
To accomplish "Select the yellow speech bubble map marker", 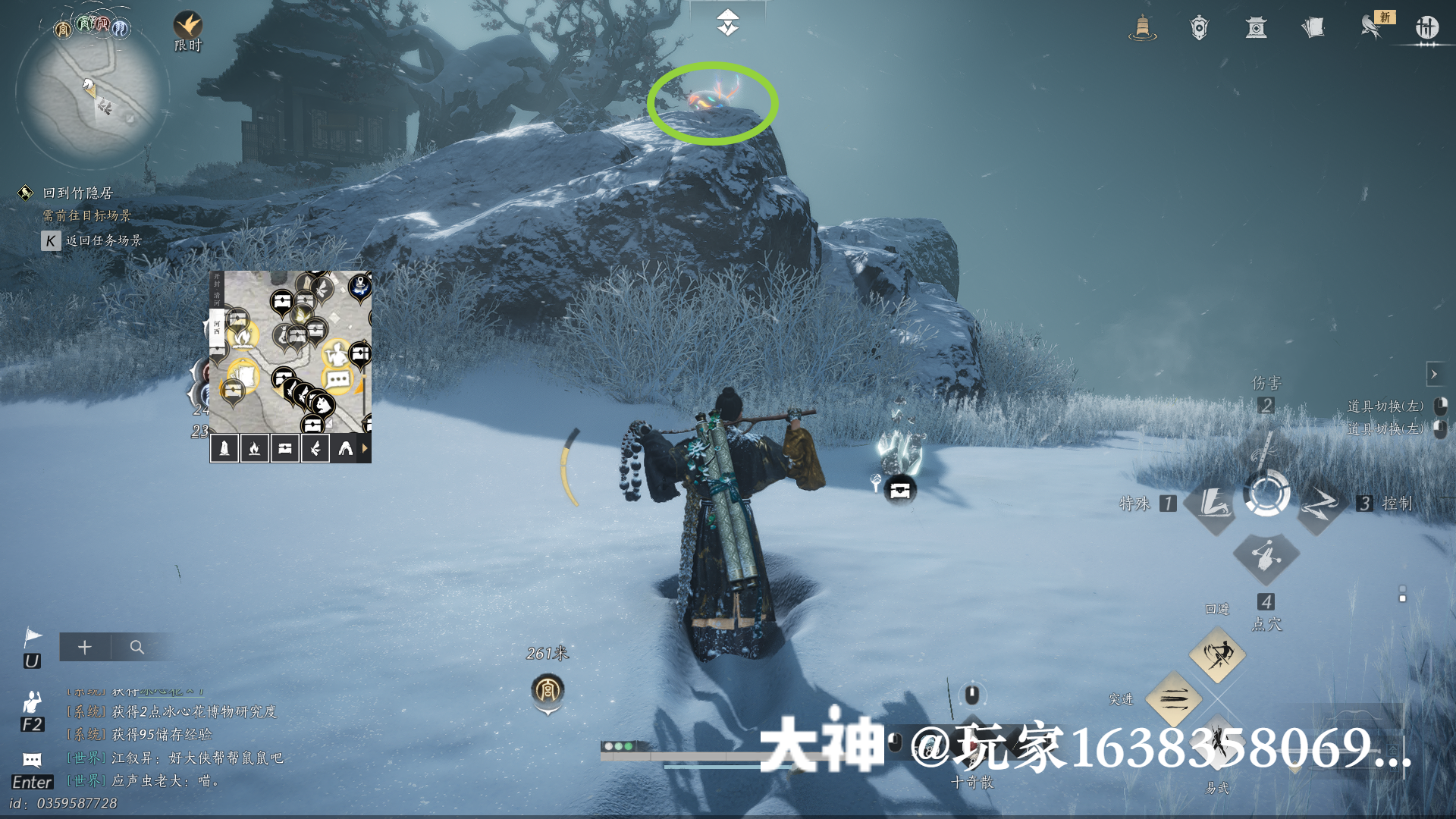I will (x=338, y=378).
